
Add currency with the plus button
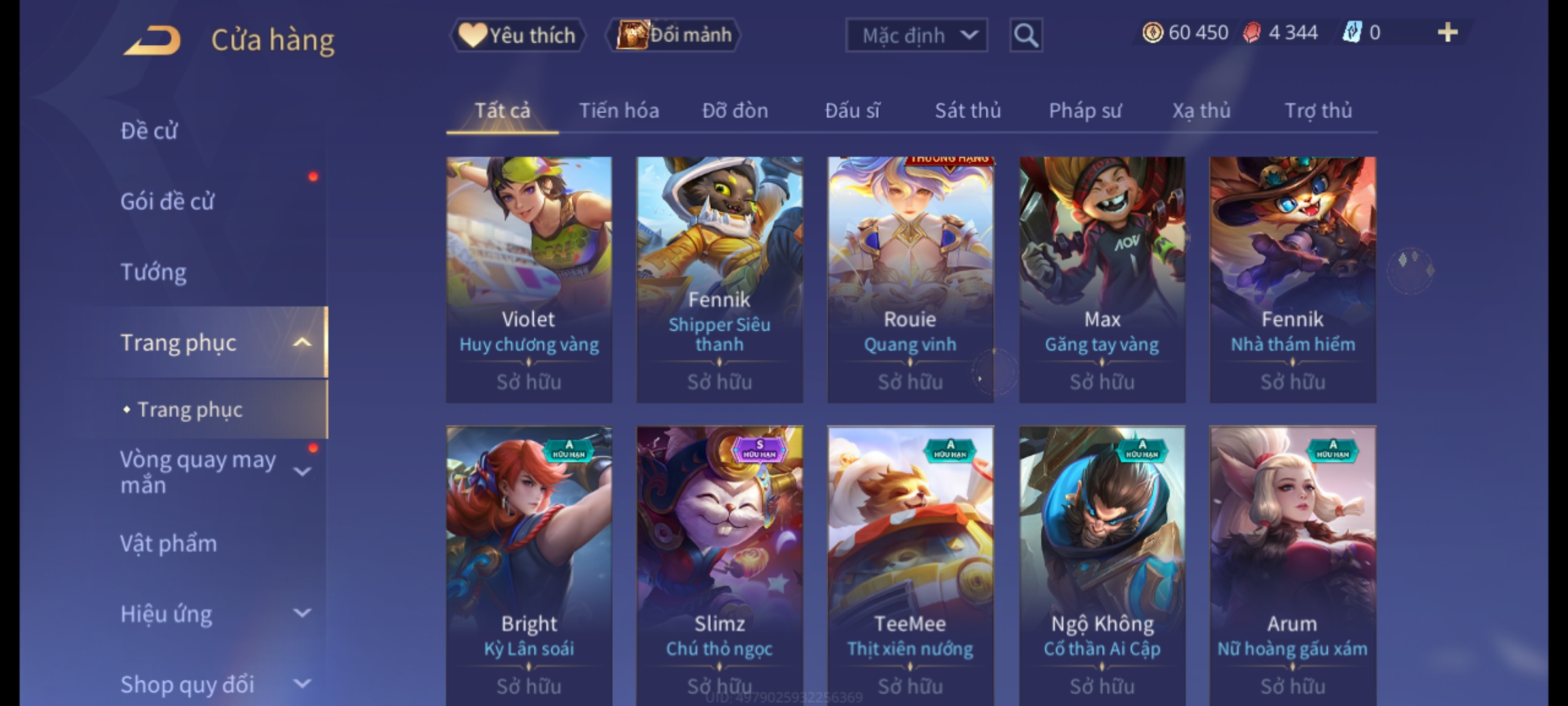coord(1447,33)
